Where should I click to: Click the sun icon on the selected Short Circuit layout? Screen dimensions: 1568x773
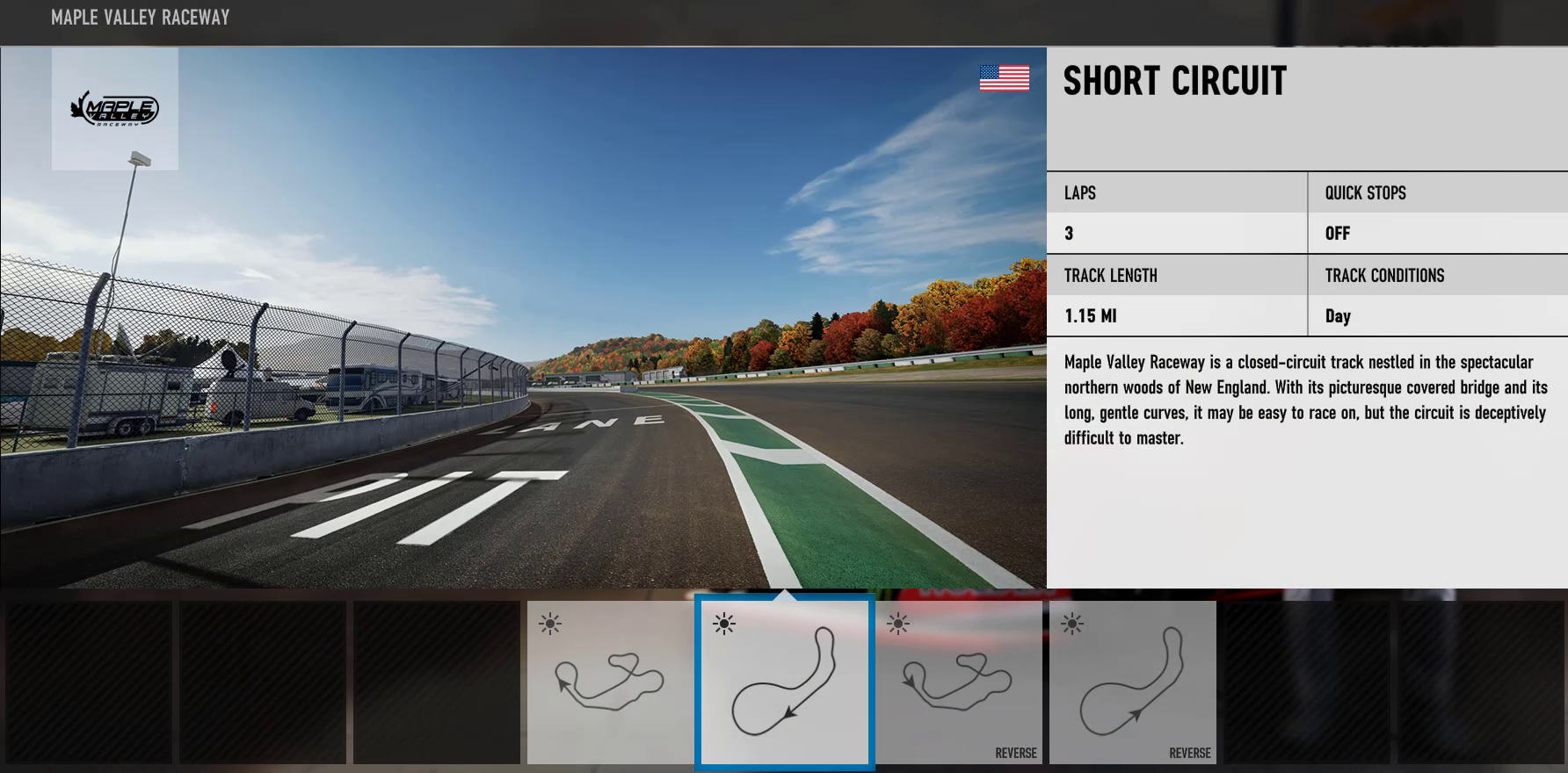(x=723, y=622)
